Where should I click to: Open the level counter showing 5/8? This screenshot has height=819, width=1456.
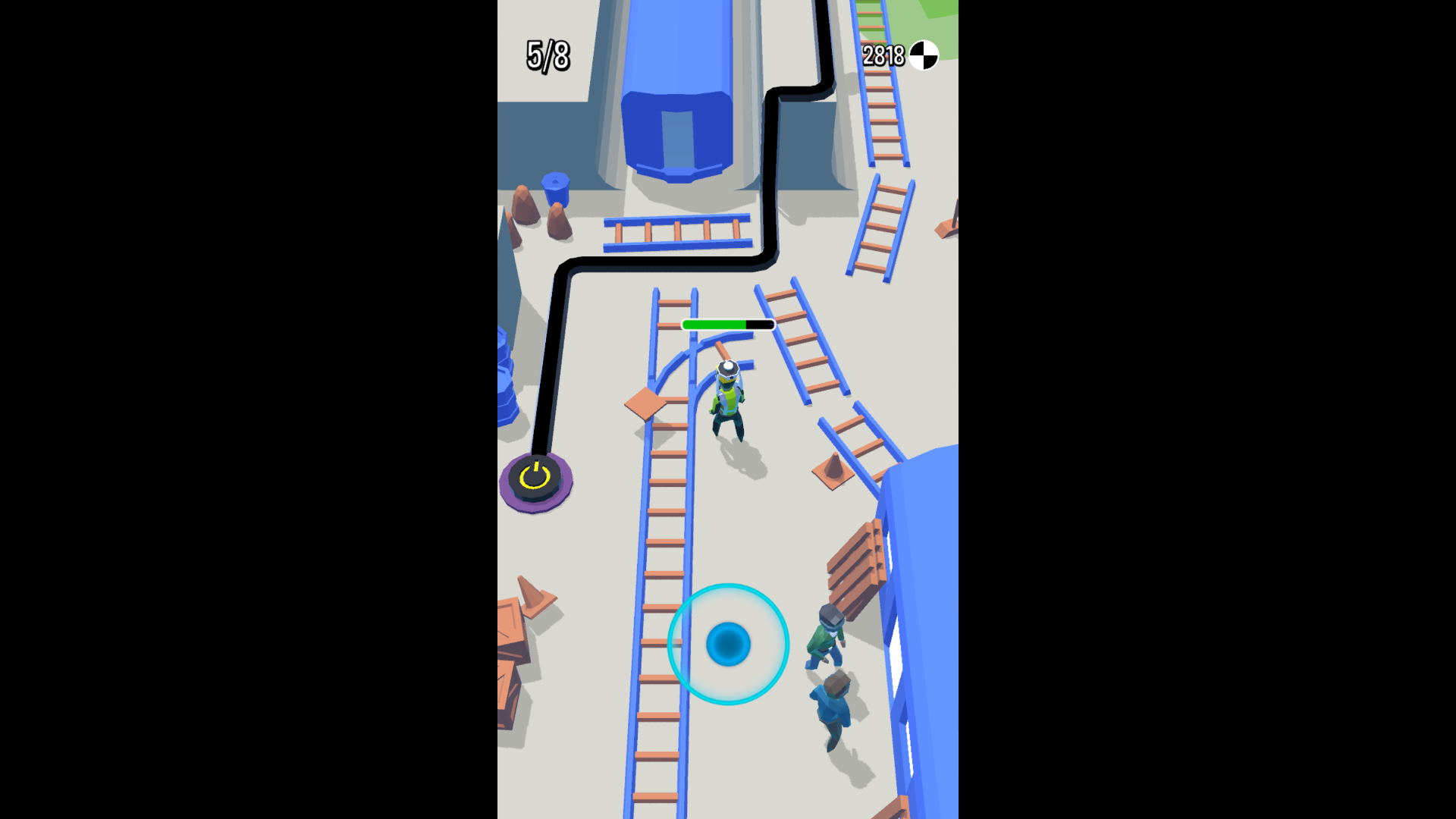pos(547,55)
